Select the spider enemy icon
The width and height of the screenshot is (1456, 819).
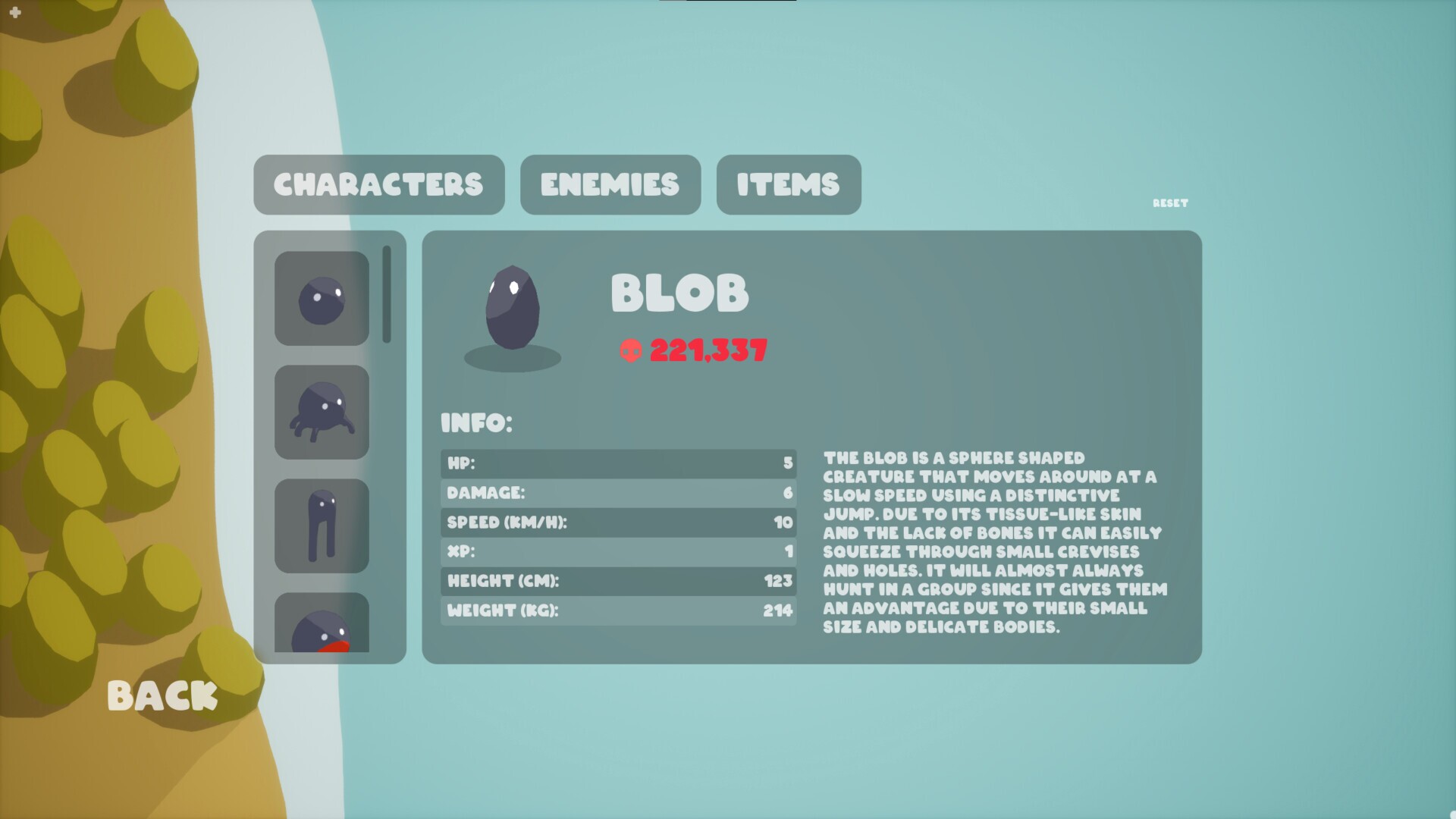(321, 412)
